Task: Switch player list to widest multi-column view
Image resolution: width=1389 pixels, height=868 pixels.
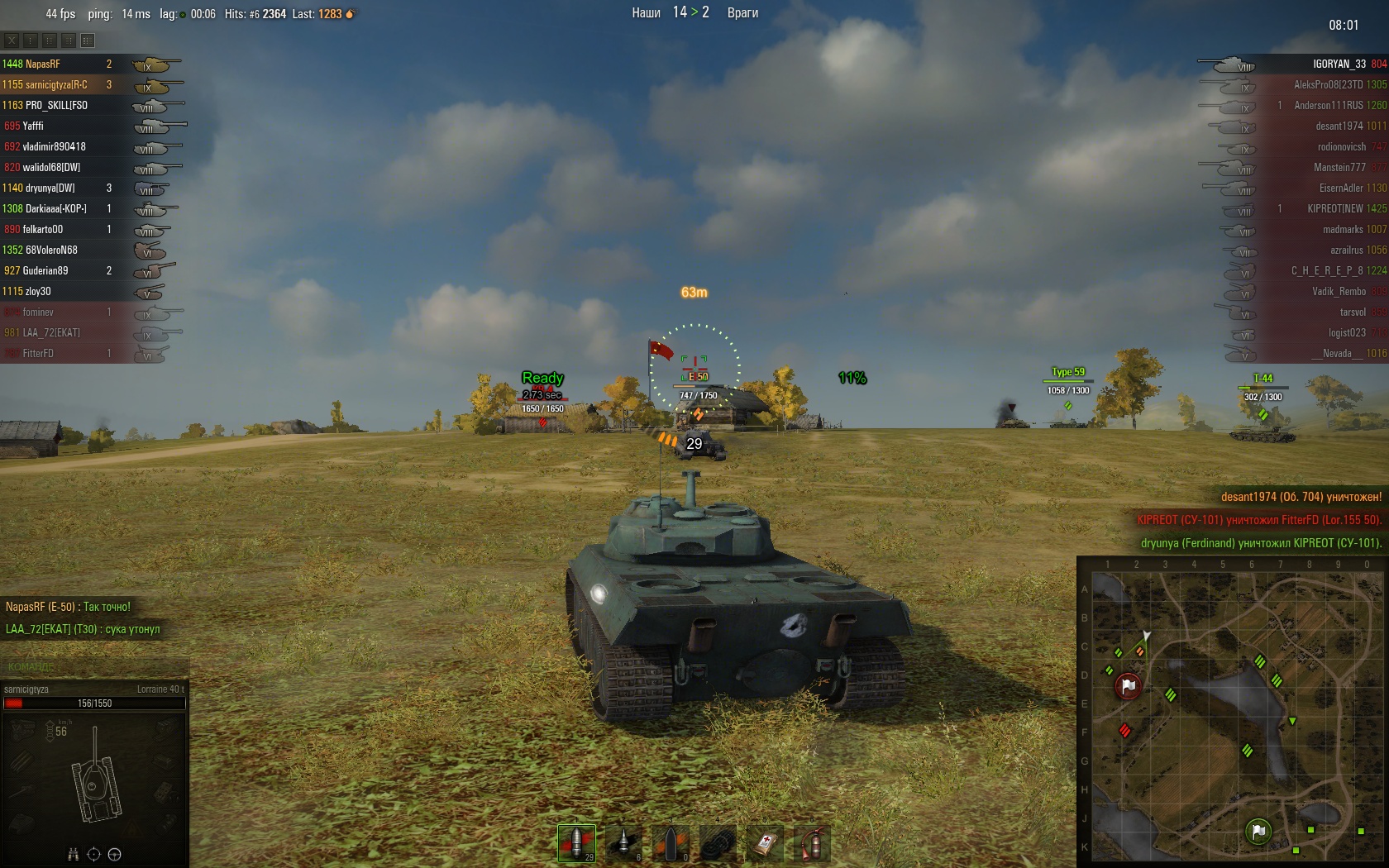Action: 88,40
